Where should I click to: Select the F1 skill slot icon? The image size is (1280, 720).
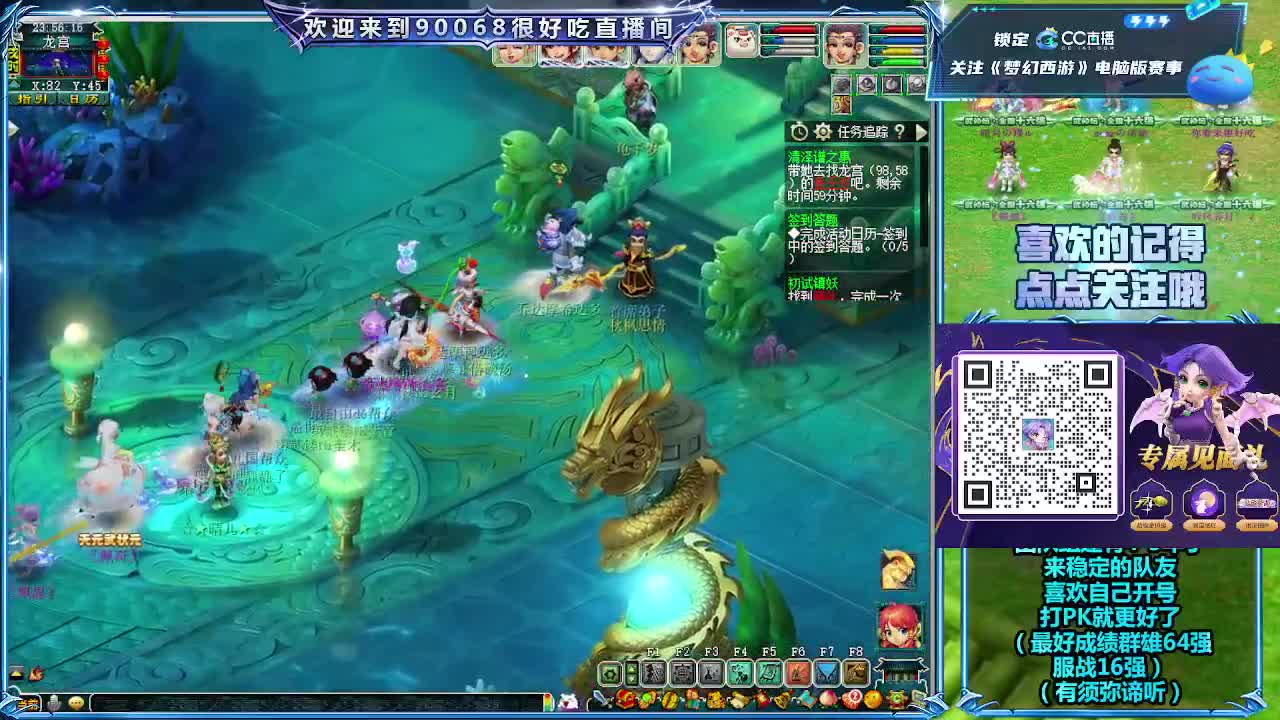click(x=654, y=672)
